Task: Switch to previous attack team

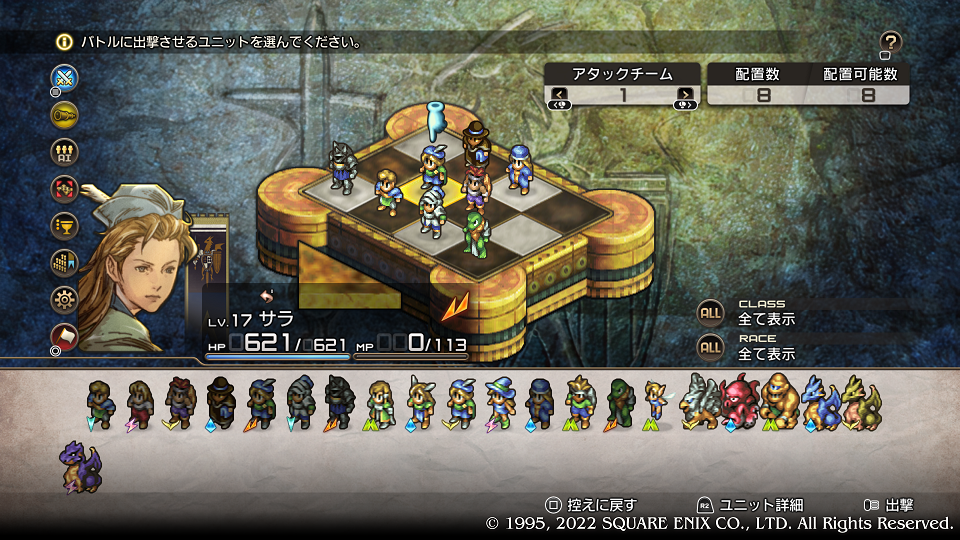Action: tap(560, 96)
